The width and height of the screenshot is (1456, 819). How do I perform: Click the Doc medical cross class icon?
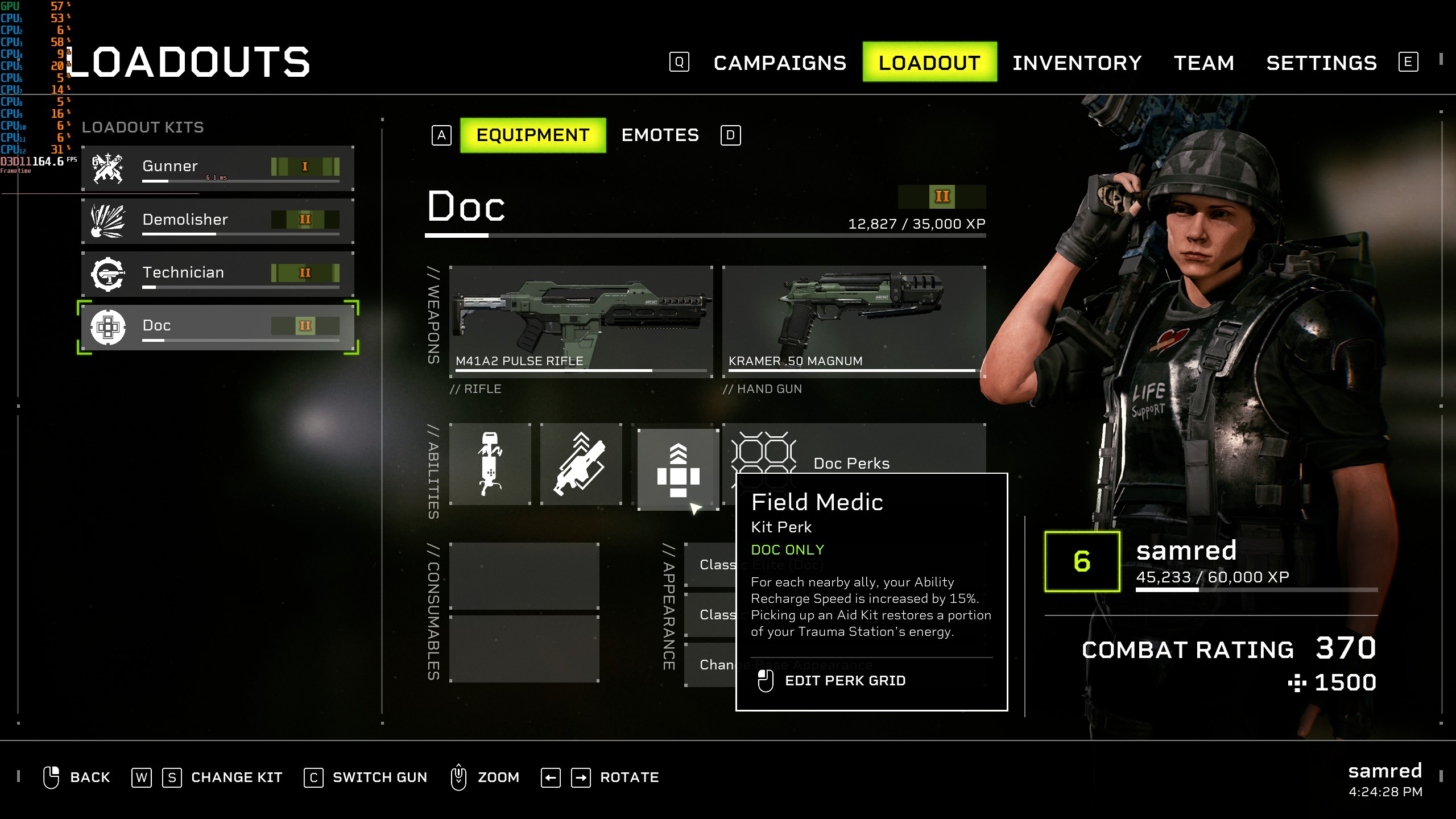[x=108, y=326]
